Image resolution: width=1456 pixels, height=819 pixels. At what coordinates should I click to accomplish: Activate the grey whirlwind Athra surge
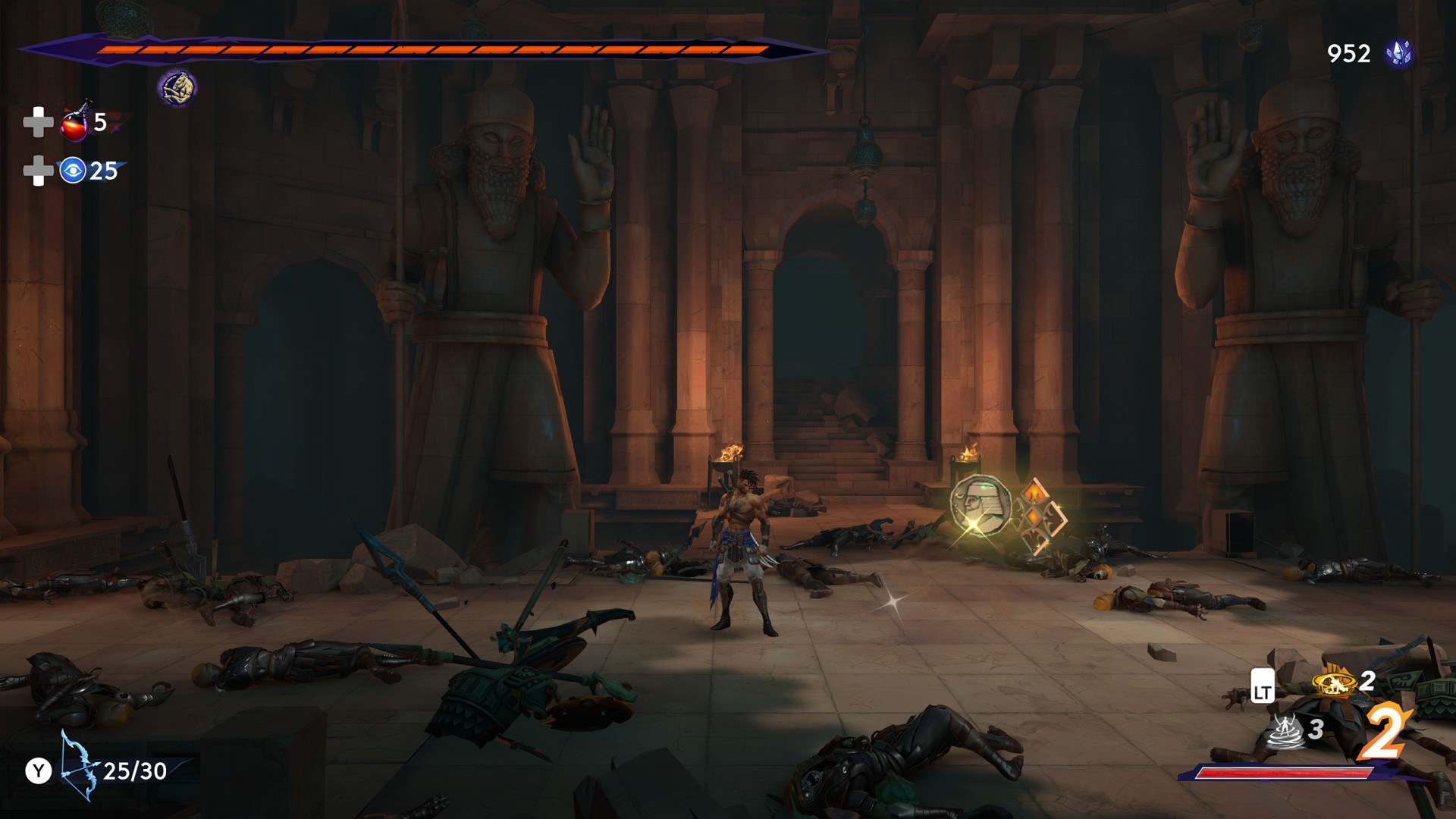click(1285, 731)
